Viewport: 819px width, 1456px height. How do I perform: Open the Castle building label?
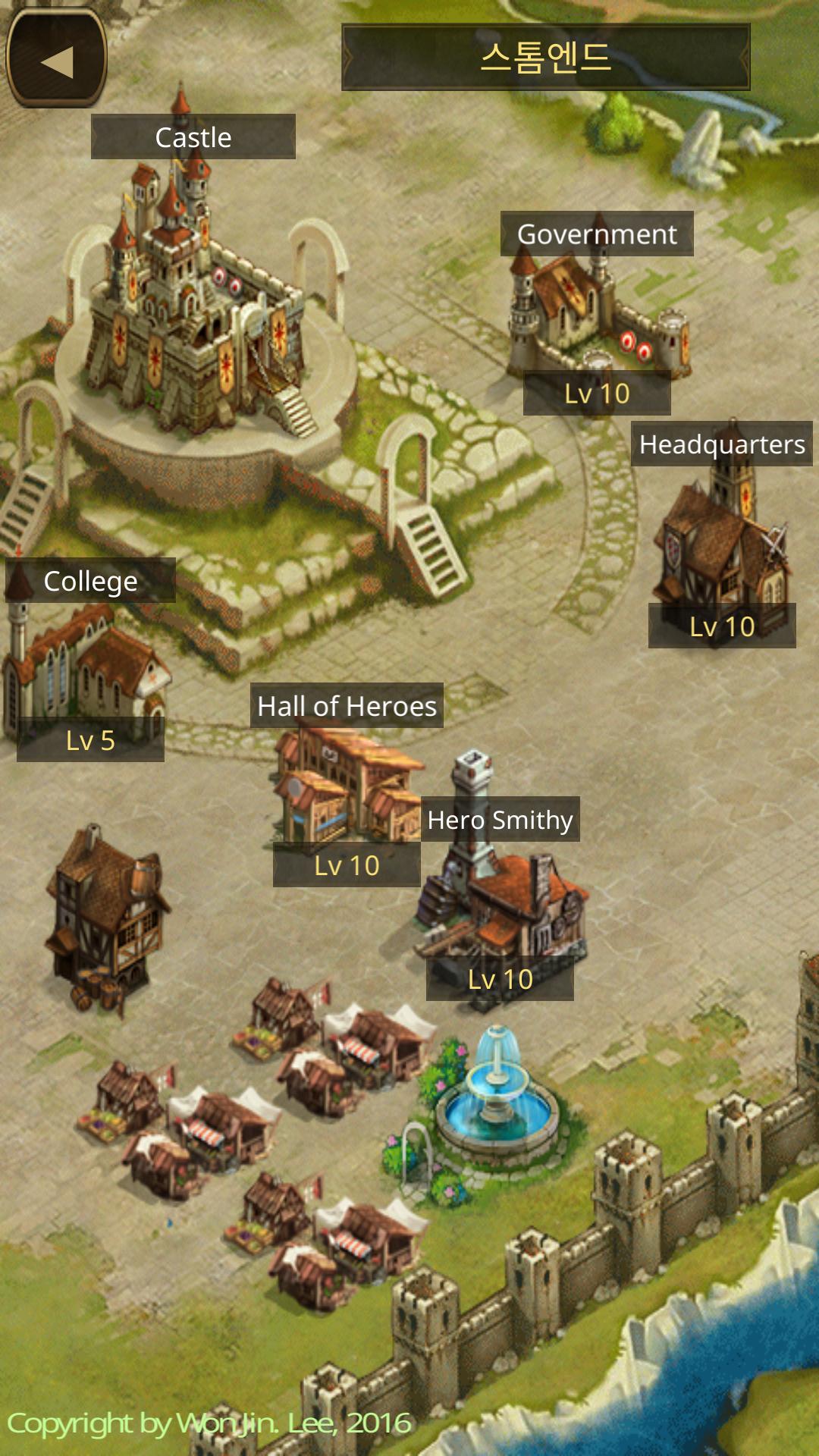(193, 137)
